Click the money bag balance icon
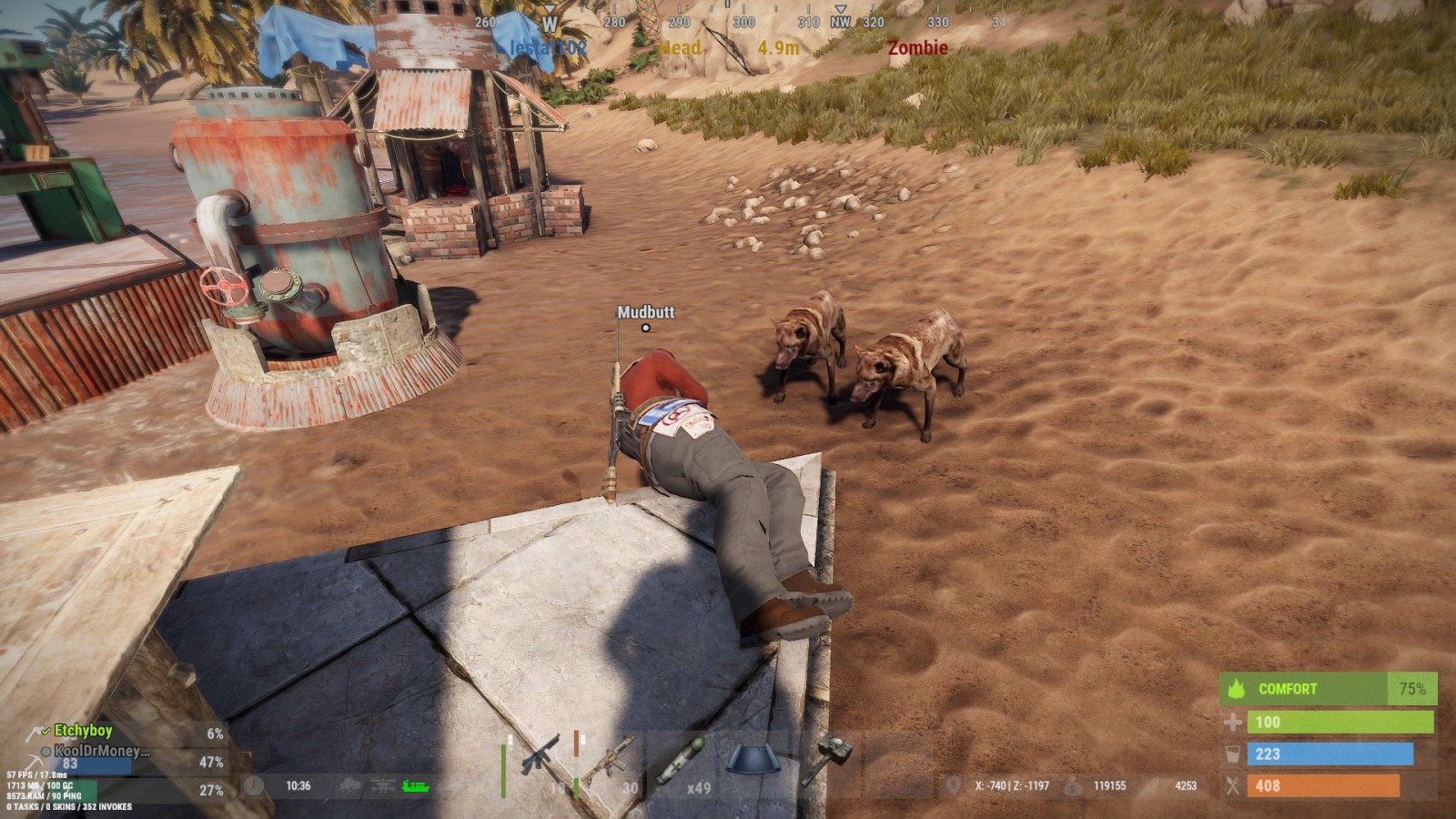 tap(1074, 785)
